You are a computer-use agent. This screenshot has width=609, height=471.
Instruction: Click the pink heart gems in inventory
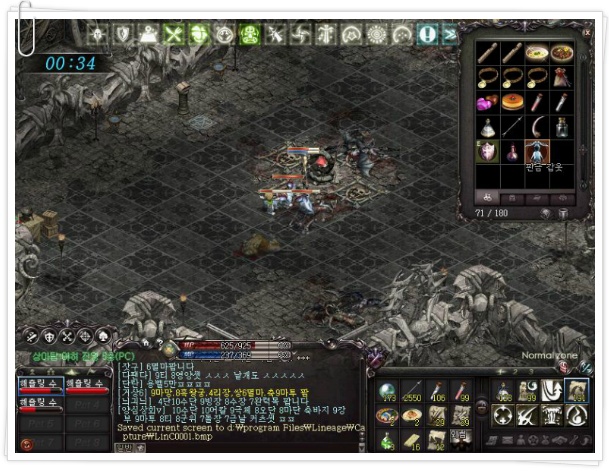pyautogui.click(x=488, y=102)
